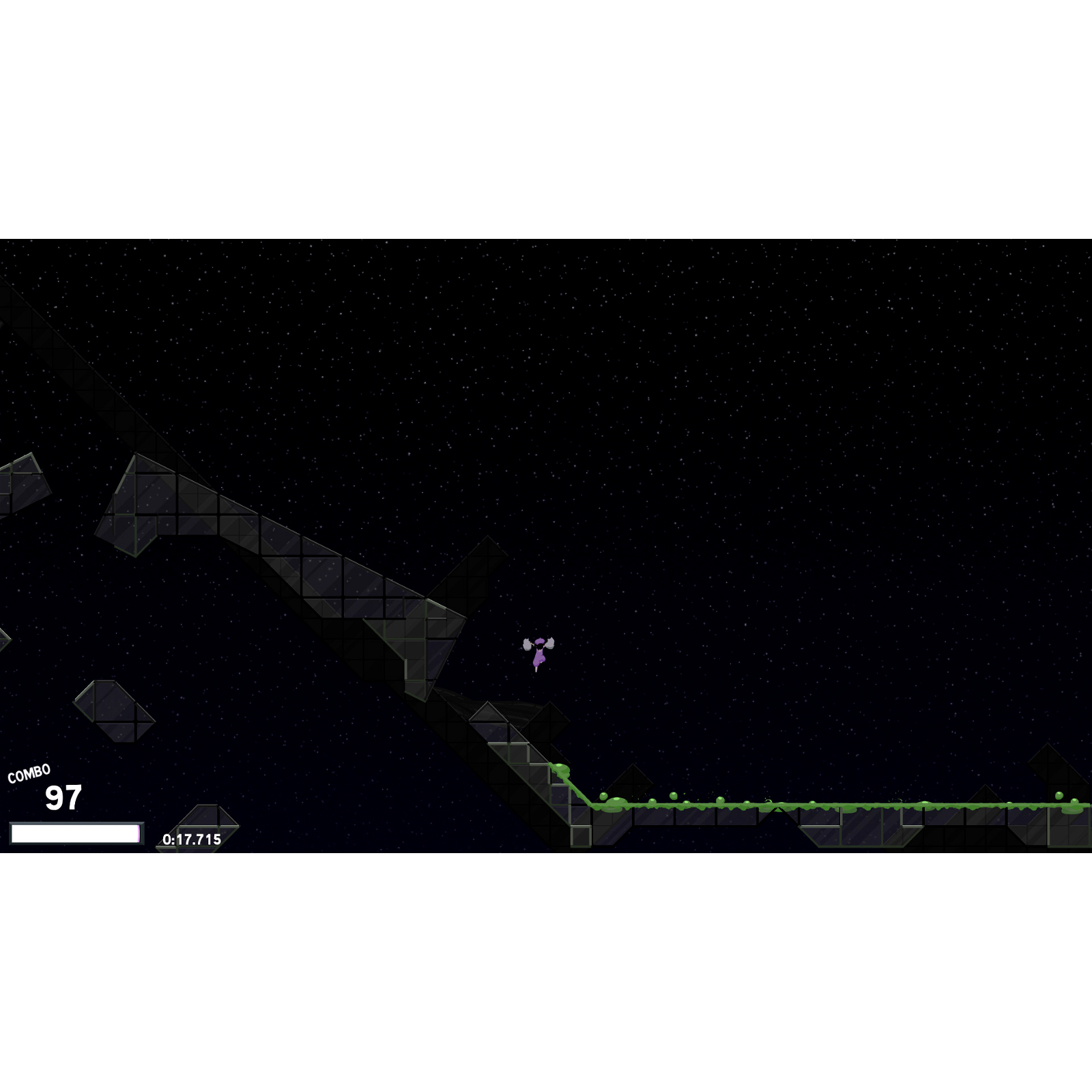Click the timer reading 0:17.715
Image resolution: width=1092 pixels, height=1092 pixels.
tap(191, 839)
